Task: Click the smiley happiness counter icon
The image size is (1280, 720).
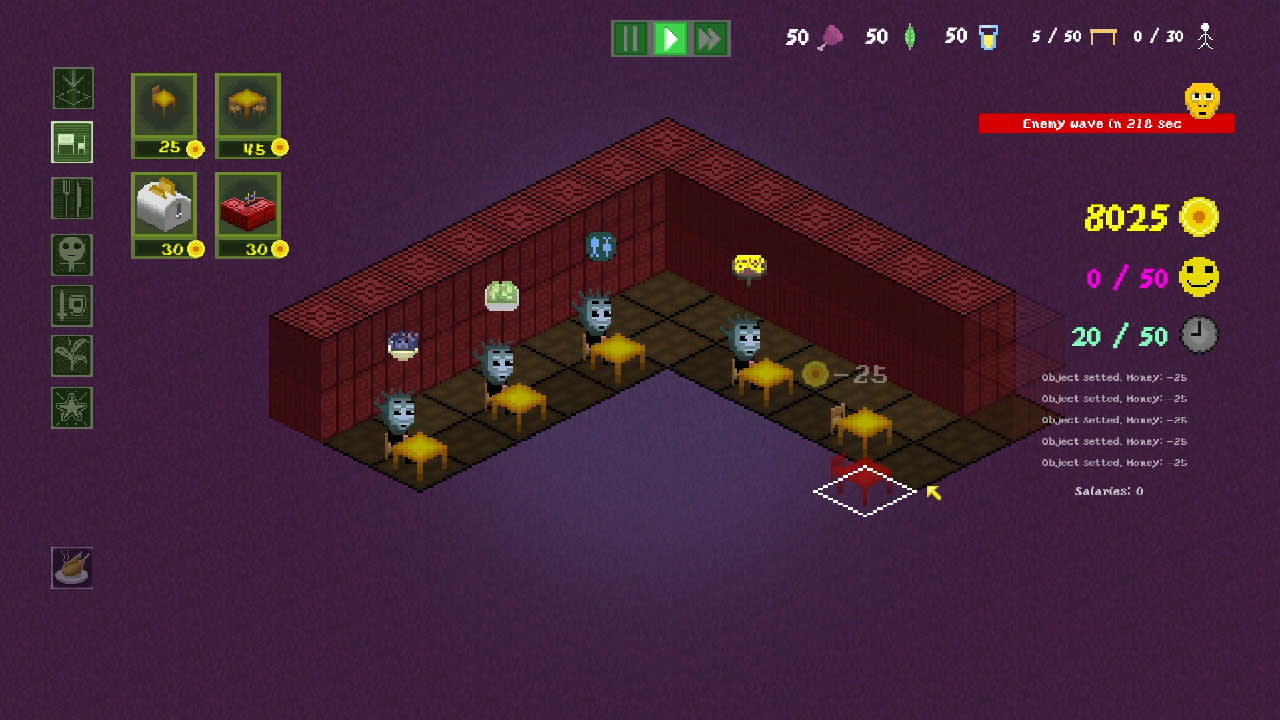Action: pos(1199,278)
